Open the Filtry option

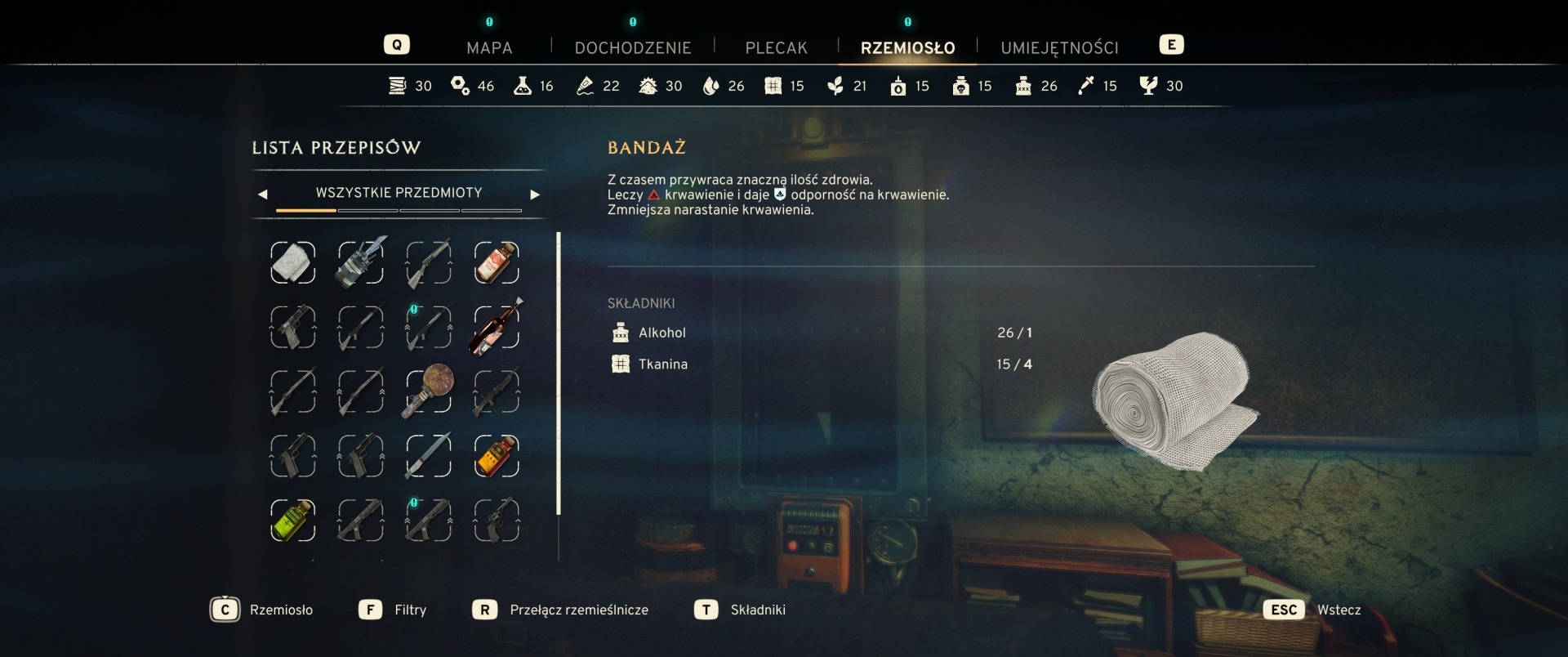coord(371,610)
